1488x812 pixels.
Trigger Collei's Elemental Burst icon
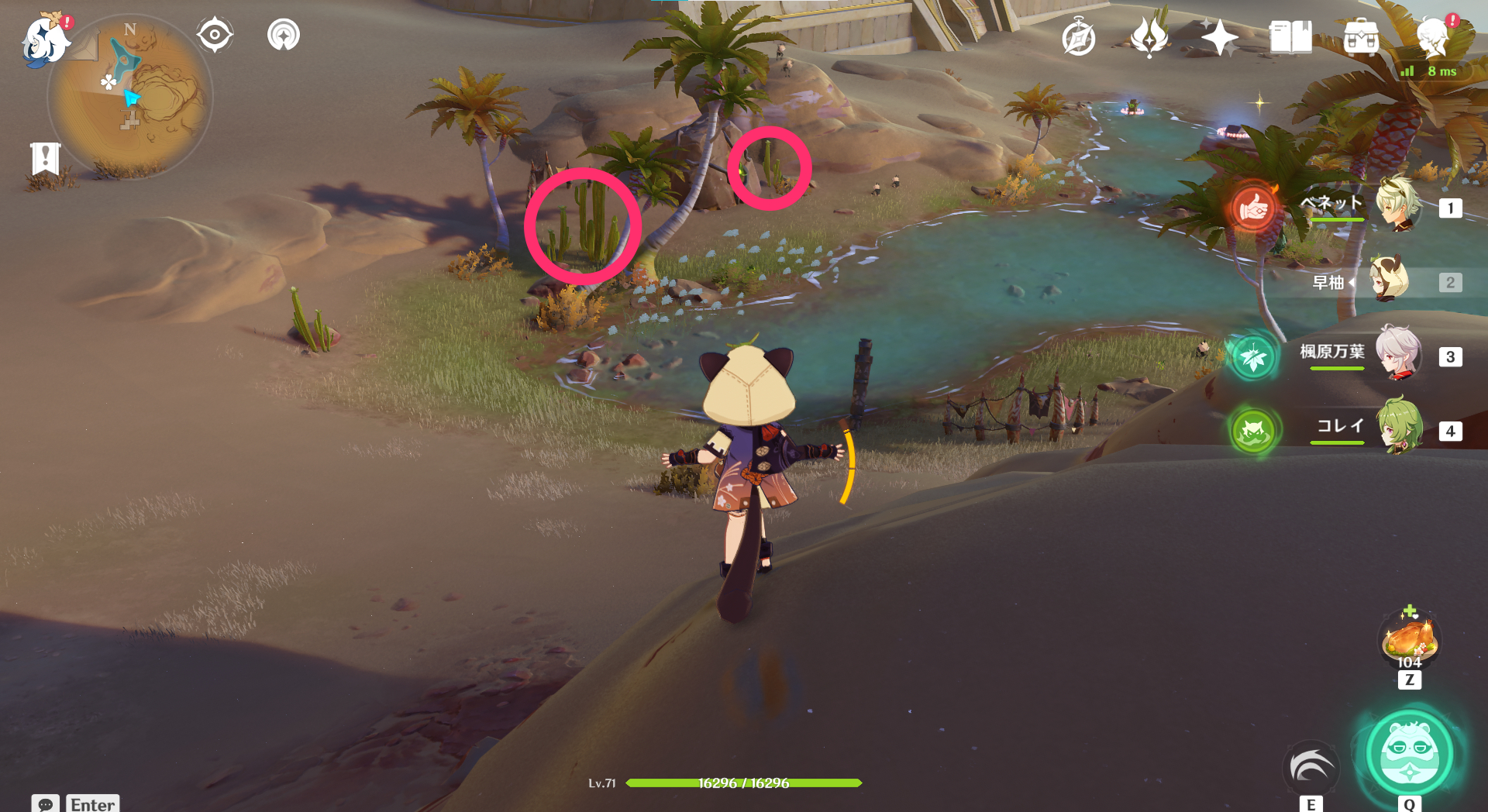click(x=1254, y=432)
